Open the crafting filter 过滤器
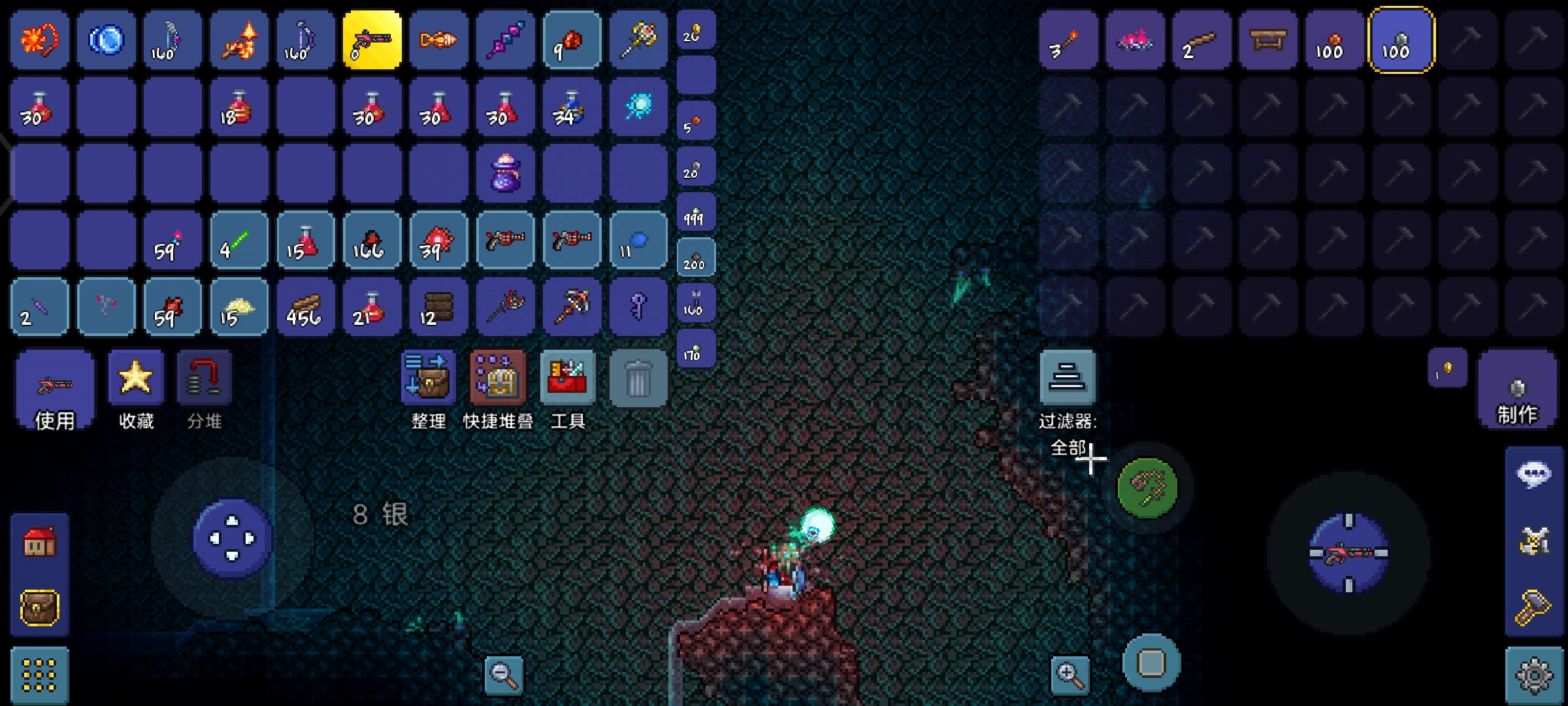Screen dimensions: 1568x706 pos(1068,378)
